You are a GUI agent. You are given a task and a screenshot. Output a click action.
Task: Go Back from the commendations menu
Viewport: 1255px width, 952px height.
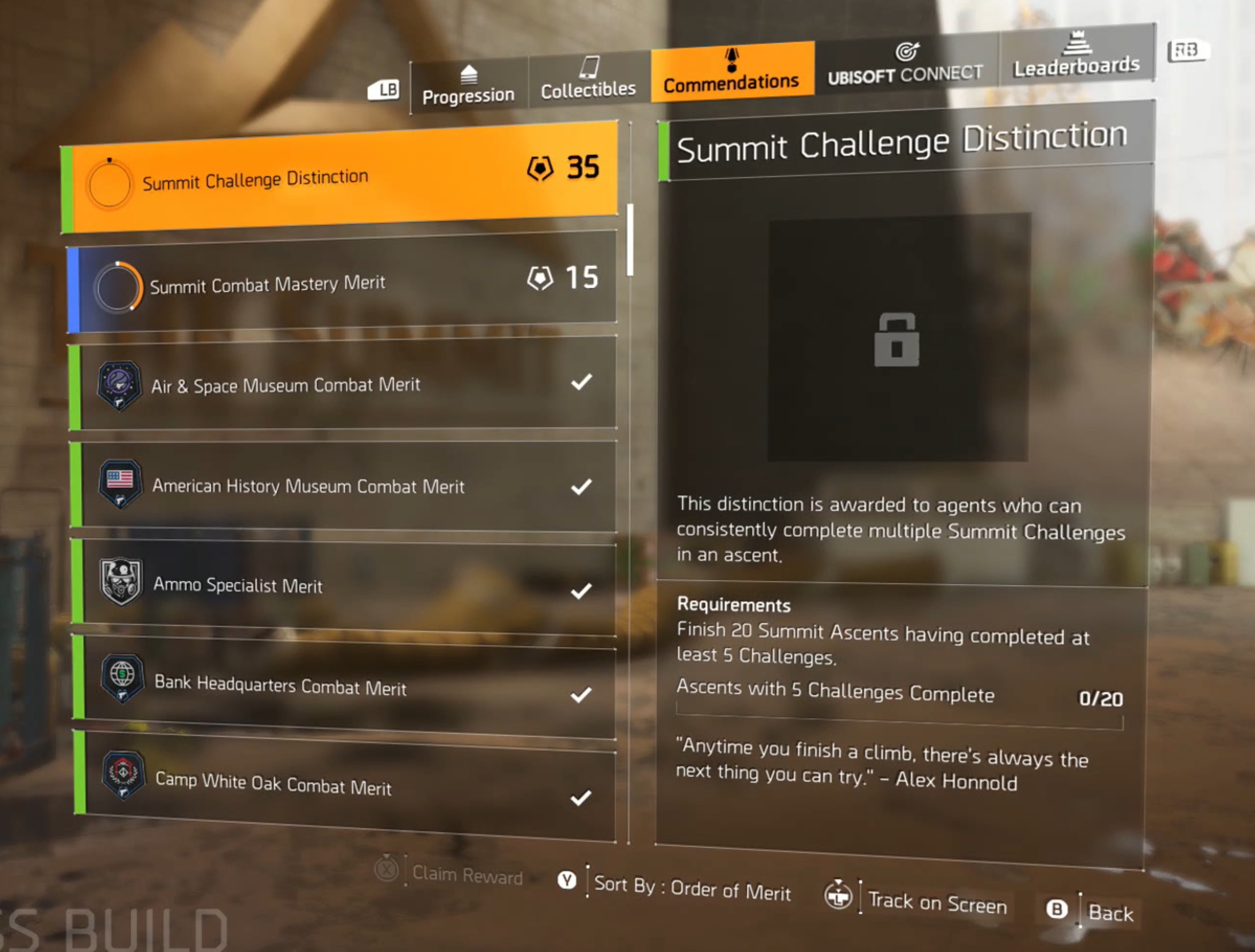(x=1110, y=913)
